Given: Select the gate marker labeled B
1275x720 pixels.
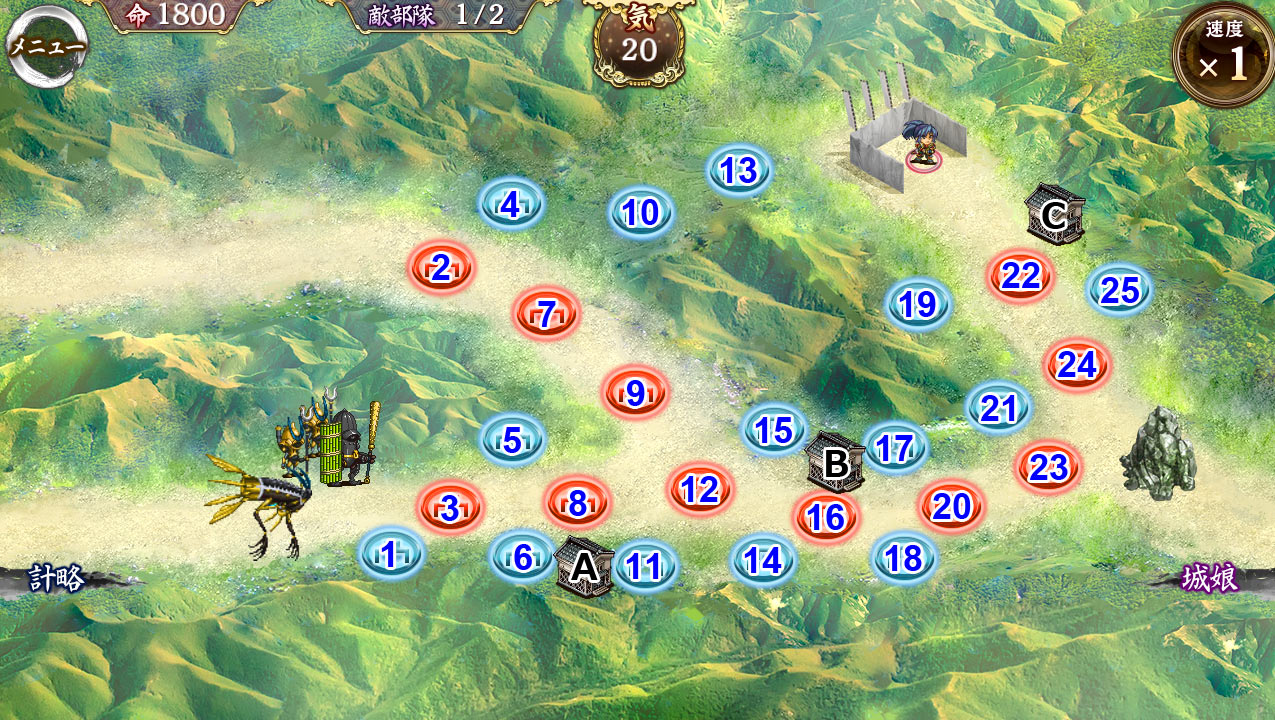Looking at the screenshot, I should pos(835,463).
